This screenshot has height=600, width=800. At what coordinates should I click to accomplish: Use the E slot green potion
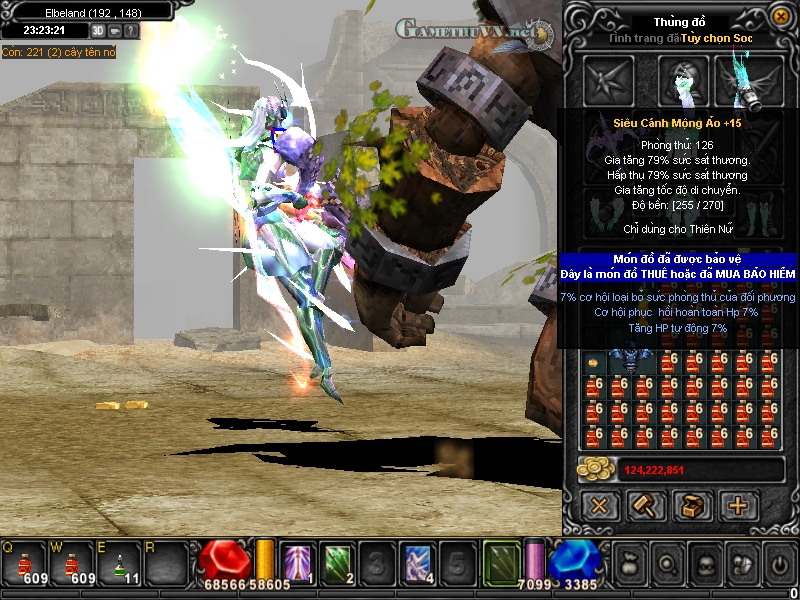[x=119, y=564]
